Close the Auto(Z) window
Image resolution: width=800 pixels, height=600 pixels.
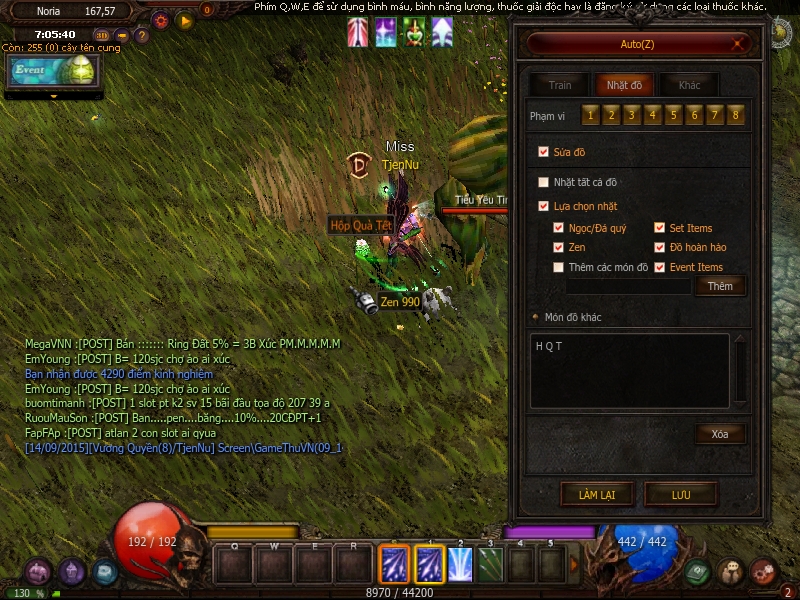pyautogui.click(x=739, y=44)
